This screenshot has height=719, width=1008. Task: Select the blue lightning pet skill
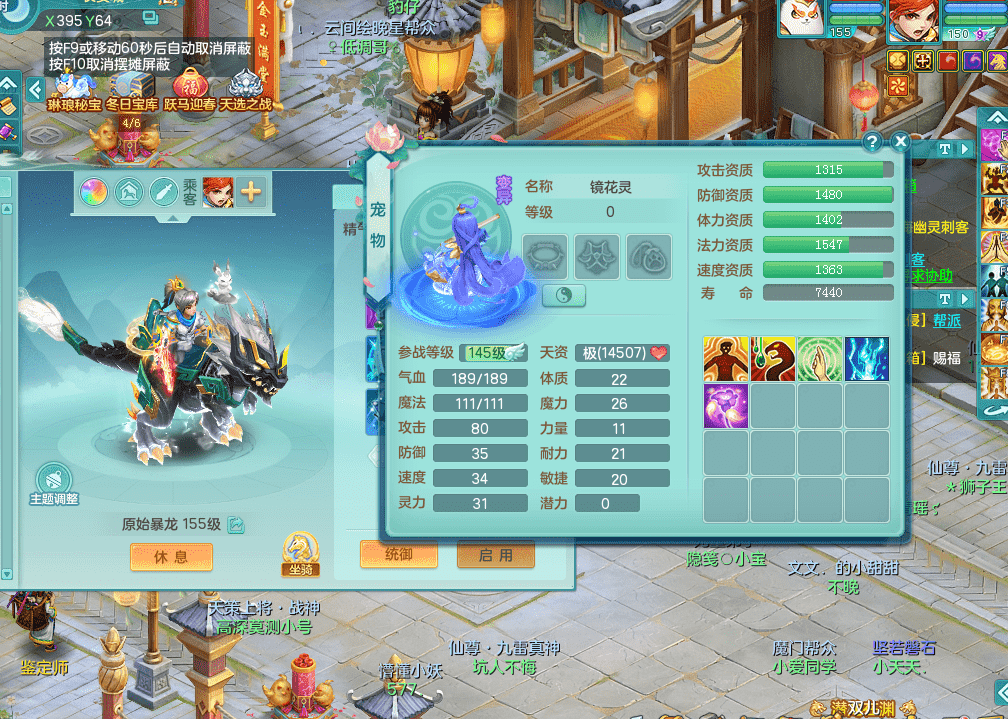pyautogui.click(x=866, y=359)
